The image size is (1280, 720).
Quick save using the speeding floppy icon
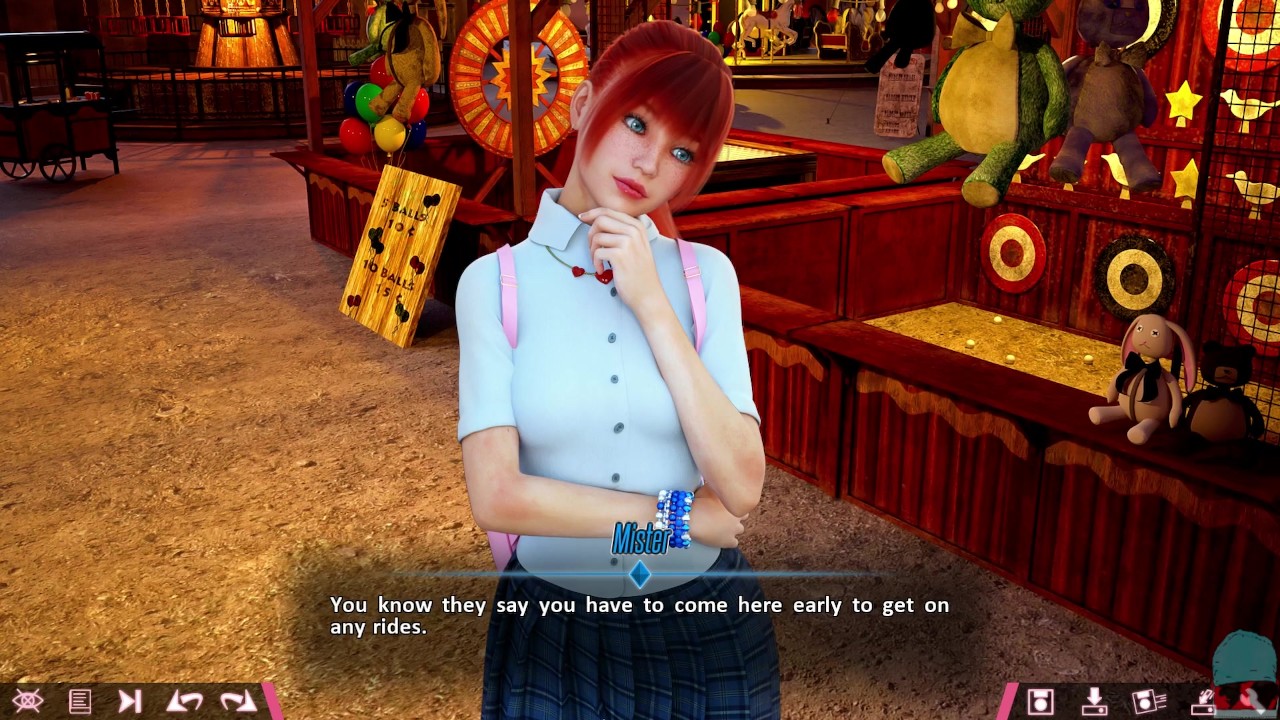point(1149,701)
